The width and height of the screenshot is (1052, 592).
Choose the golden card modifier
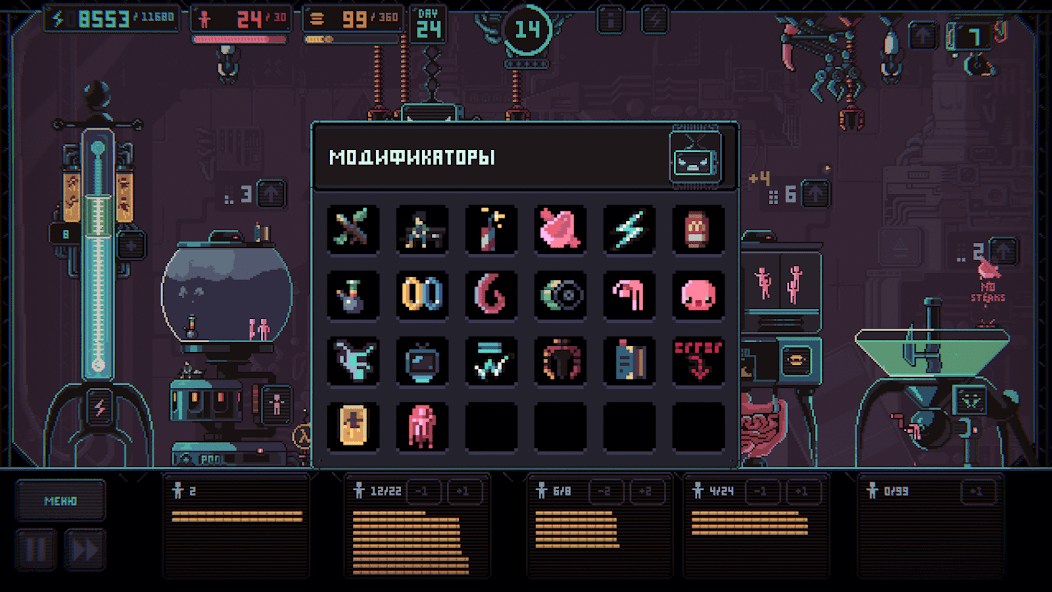[x=353, y=425]
